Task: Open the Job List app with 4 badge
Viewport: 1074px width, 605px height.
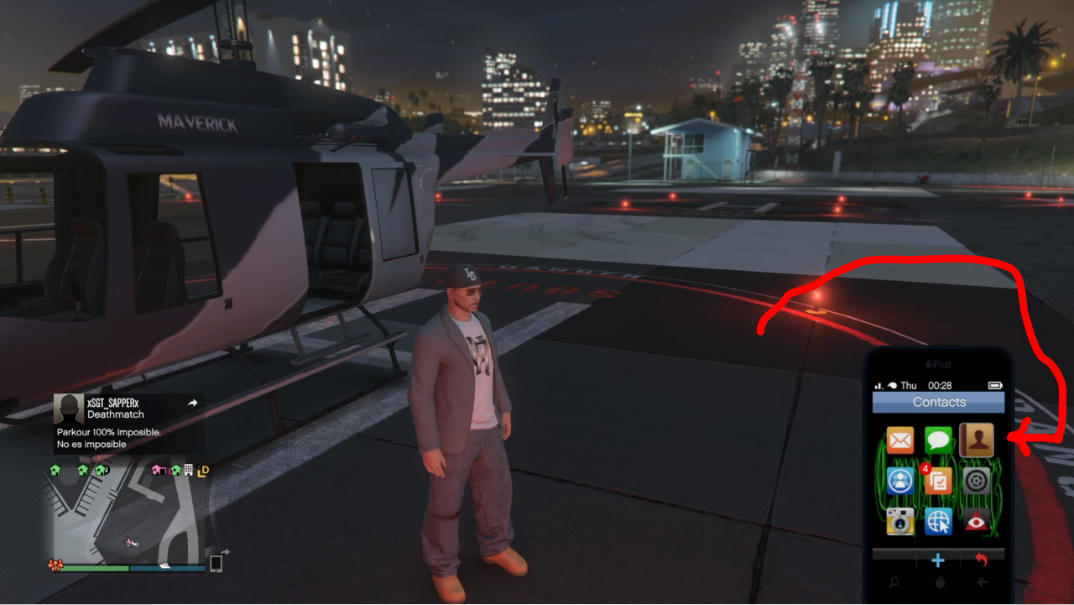Action: coord(938,481)
